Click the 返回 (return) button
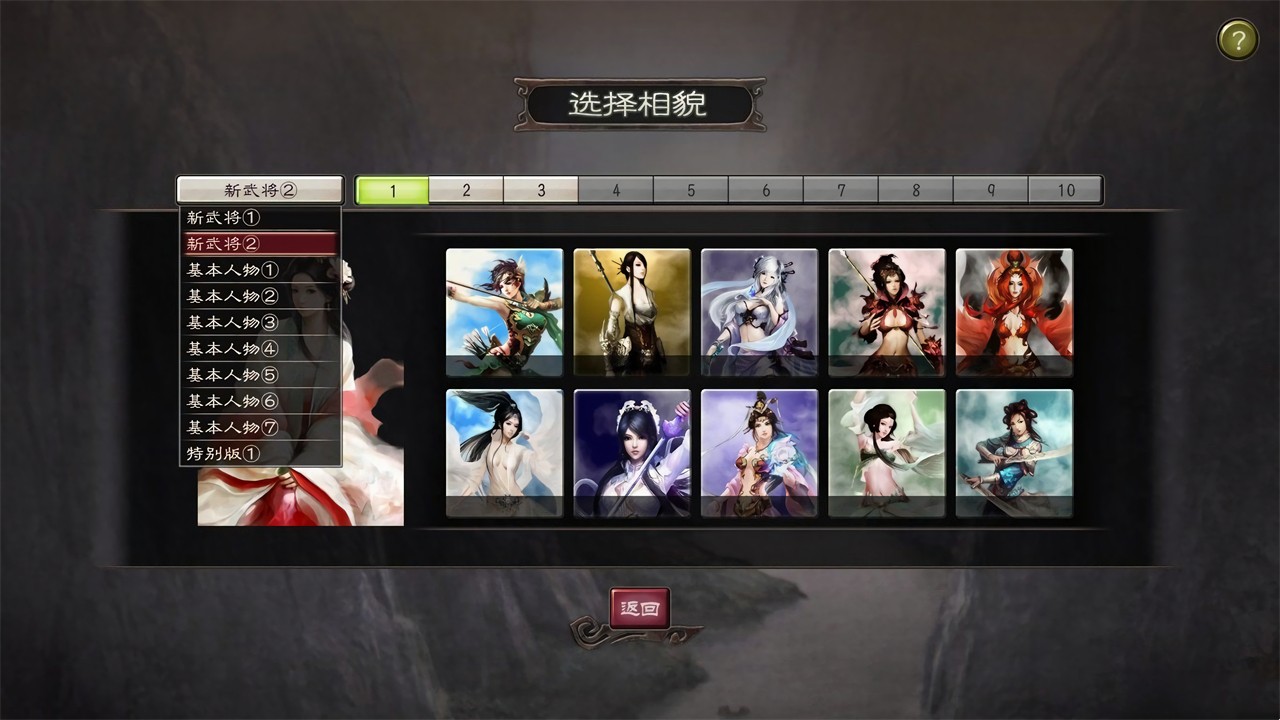This screenshot has width=1280, height=720. (641, 608)
